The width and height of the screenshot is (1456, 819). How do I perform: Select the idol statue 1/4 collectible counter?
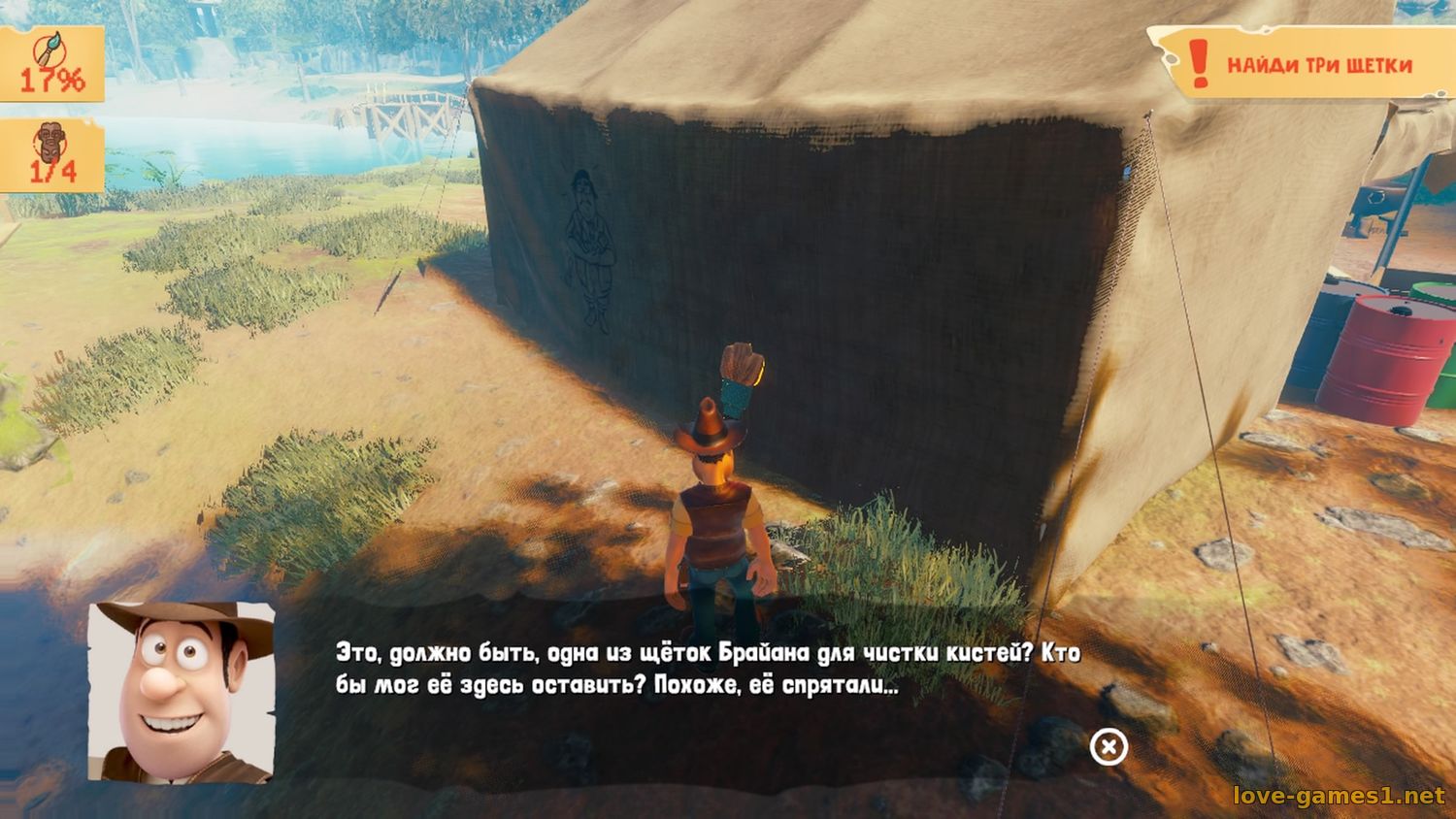50,155
